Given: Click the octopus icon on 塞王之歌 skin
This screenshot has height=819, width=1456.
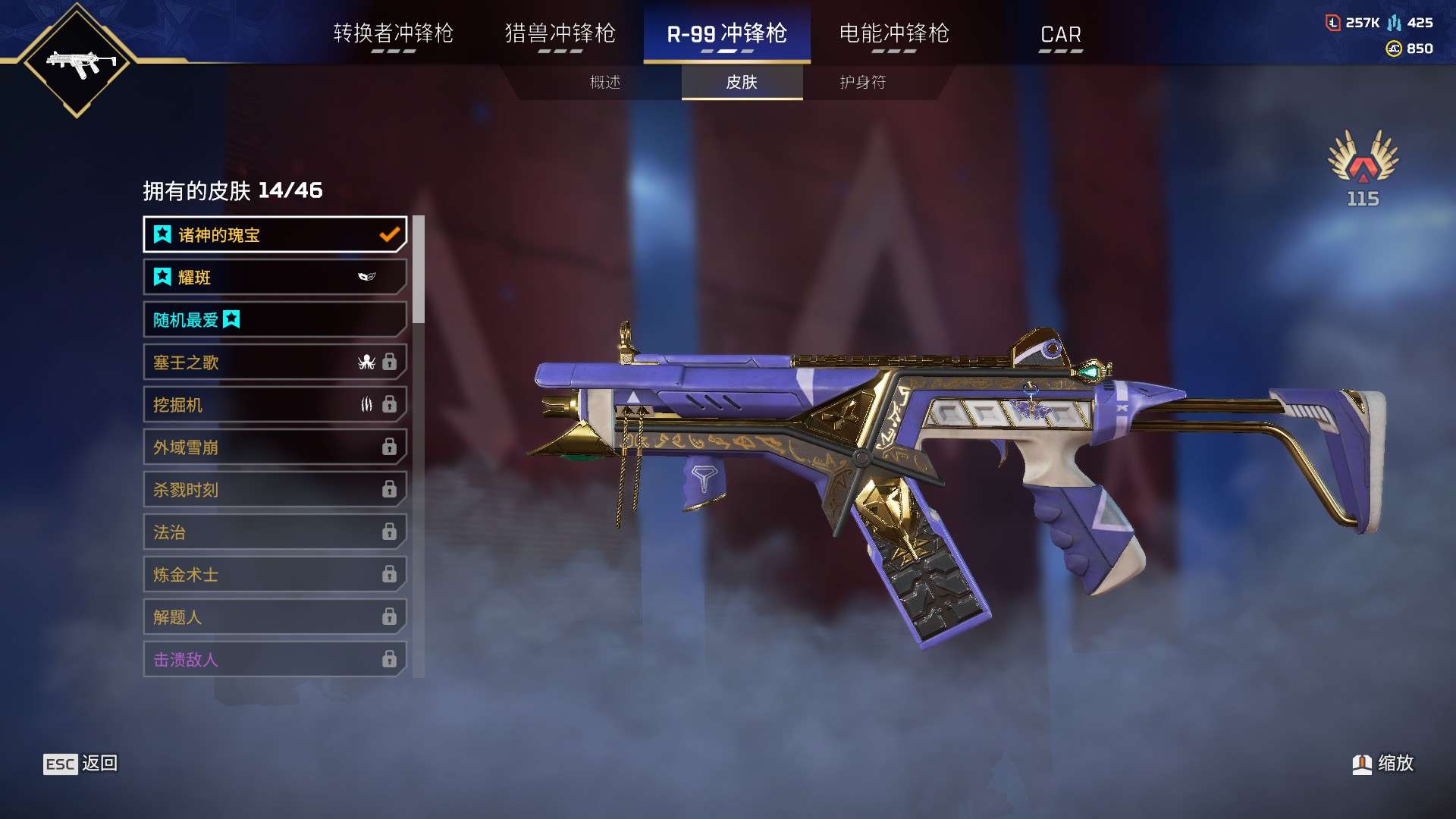Looking at the screenshot, I should pyautogui.click(x=367, y=362).
